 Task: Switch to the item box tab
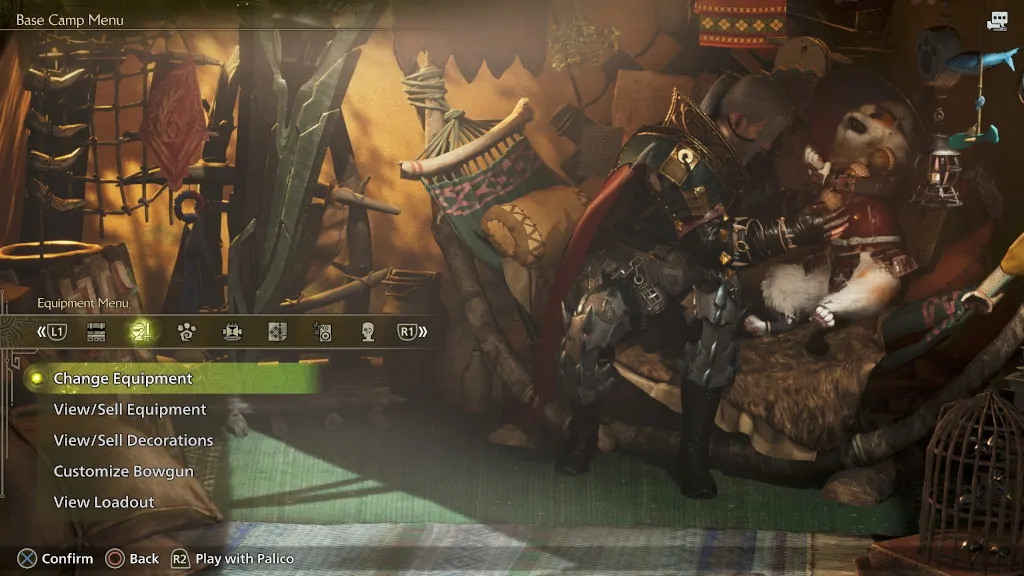tap(96, 332)
